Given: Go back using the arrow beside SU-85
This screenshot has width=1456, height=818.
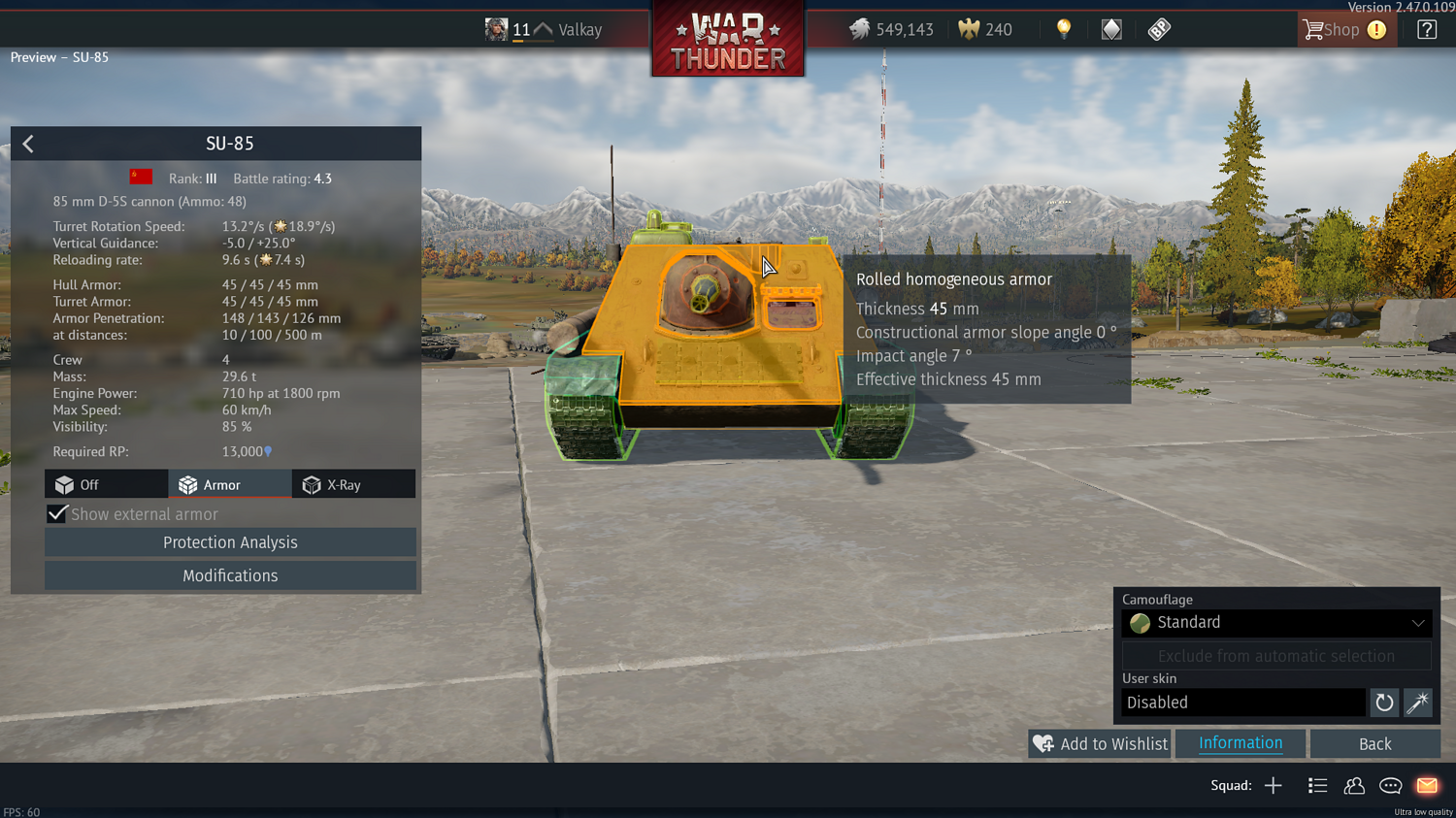Looking at the screenshot, I should [x=28, y=145].
